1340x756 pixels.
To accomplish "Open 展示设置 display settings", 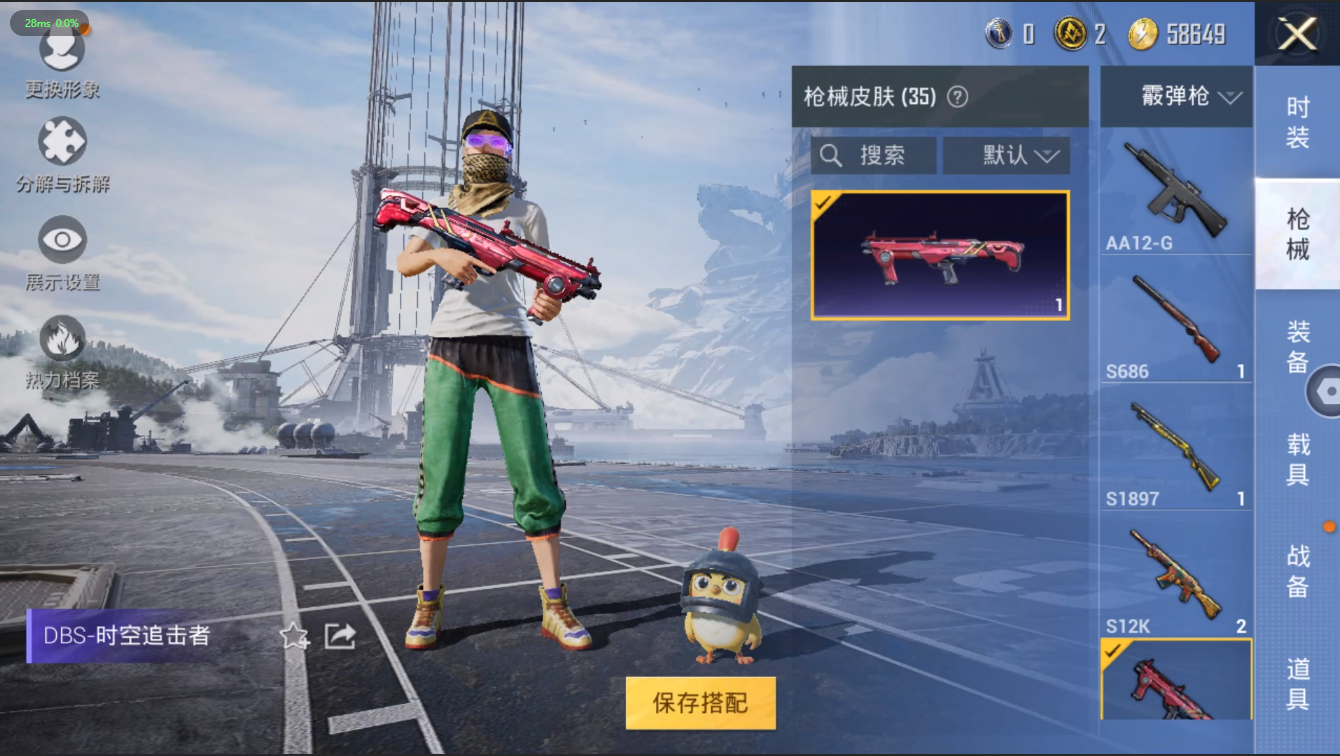I will [x=62, y=248].
